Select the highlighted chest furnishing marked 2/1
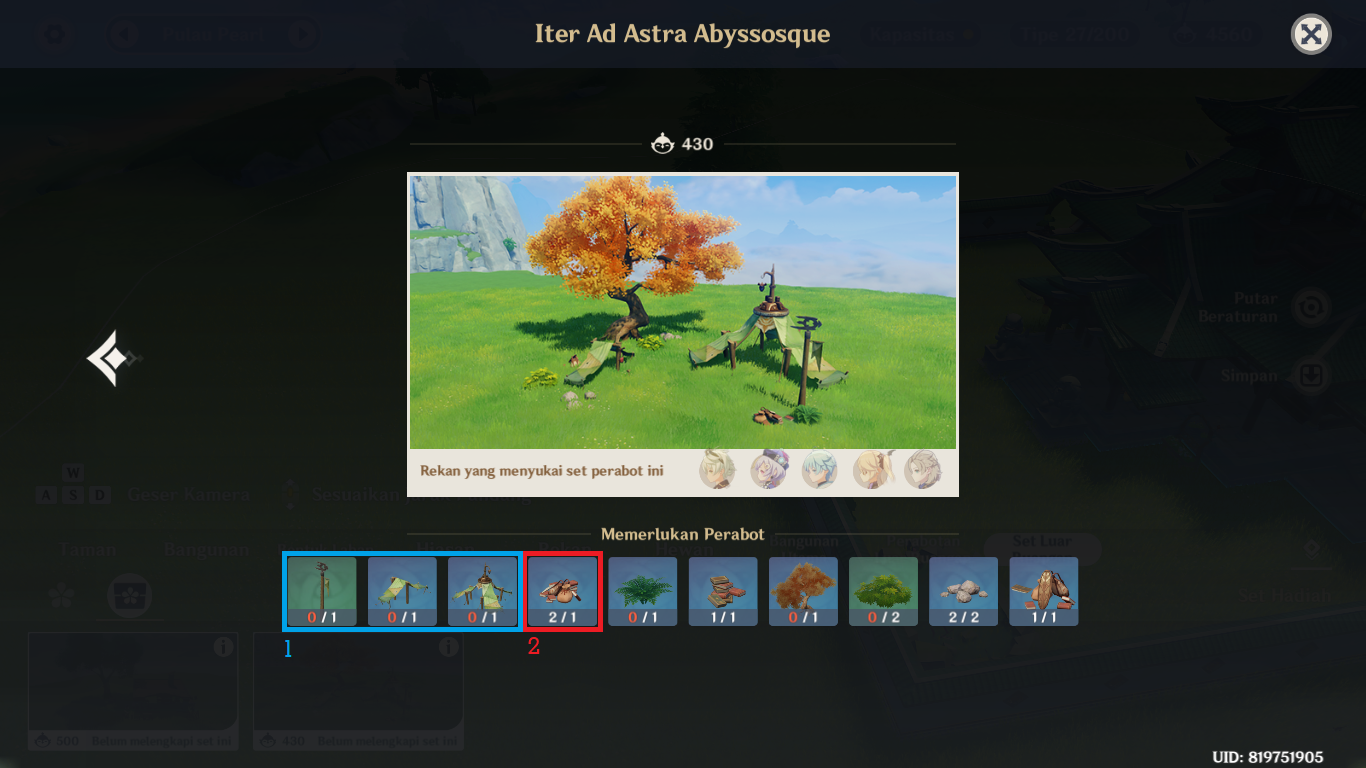Screen dimensions: 1366x768 [561, 590]
